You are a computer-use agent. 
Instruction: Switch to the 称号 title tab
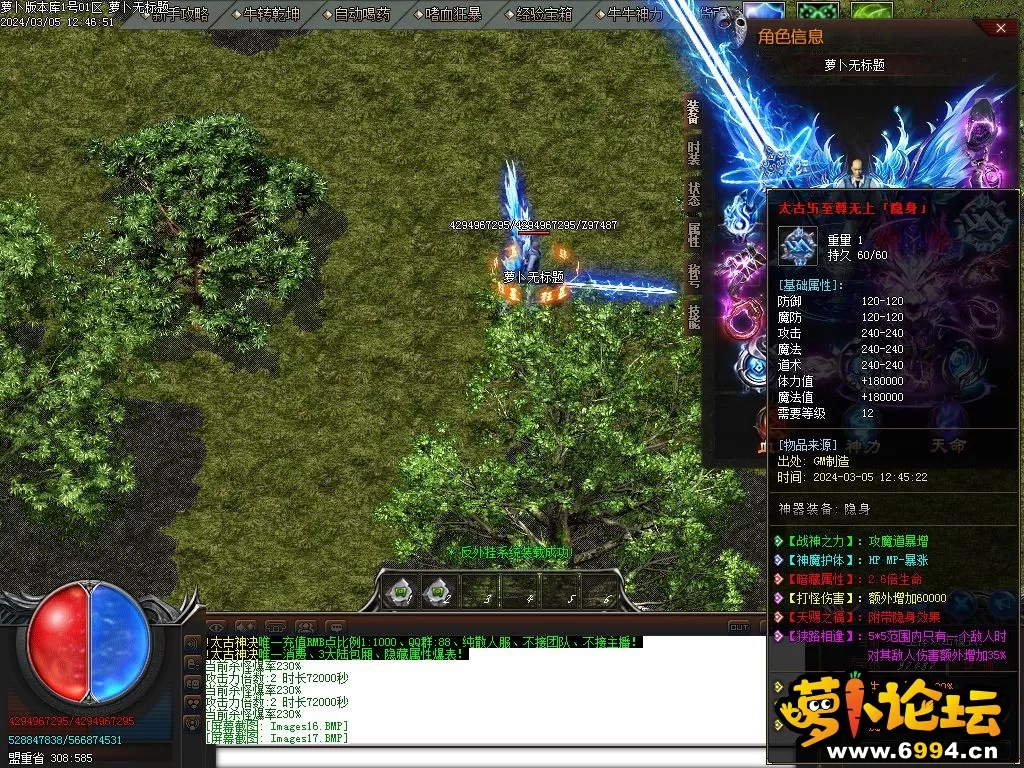click(692, 274)
